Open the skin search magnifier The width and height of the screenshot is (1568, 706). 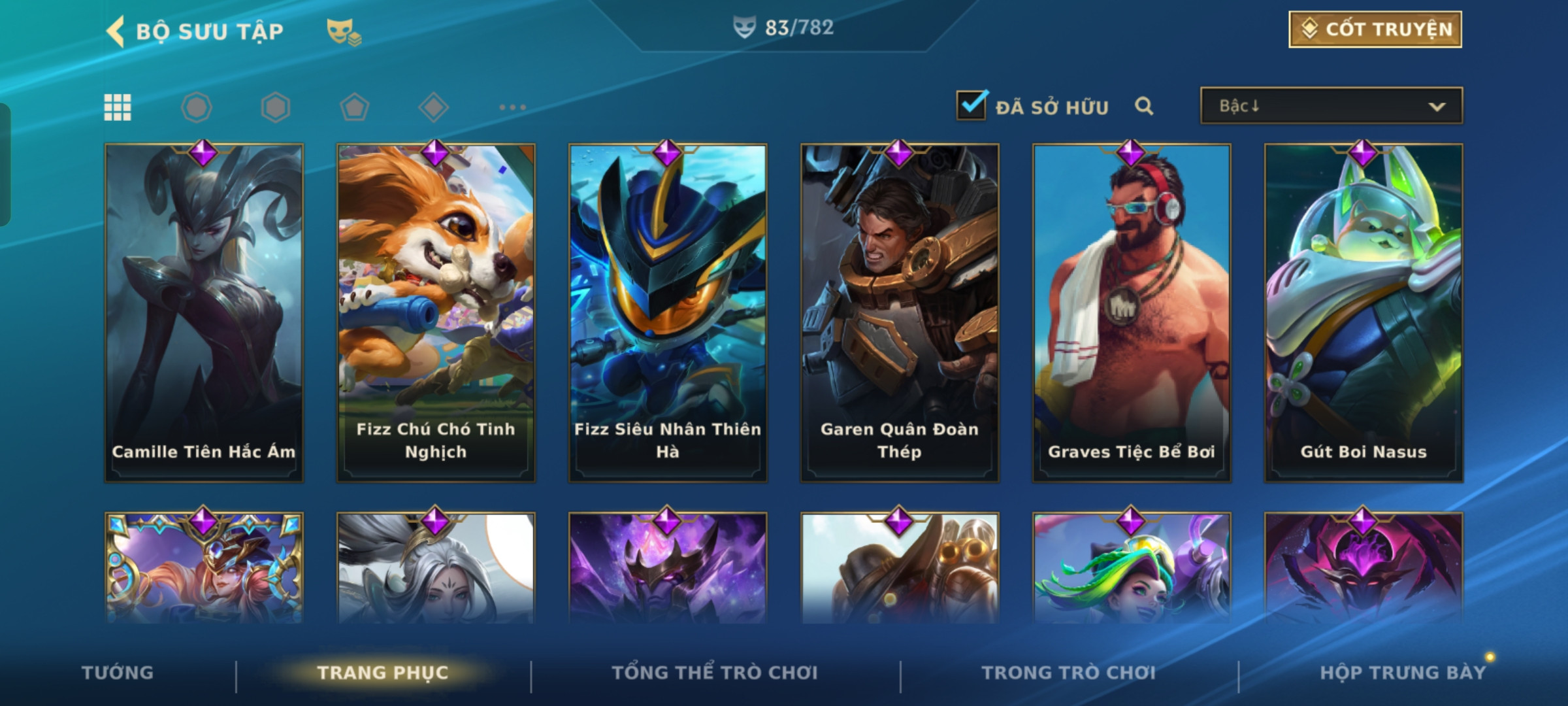coord(1143,106)
